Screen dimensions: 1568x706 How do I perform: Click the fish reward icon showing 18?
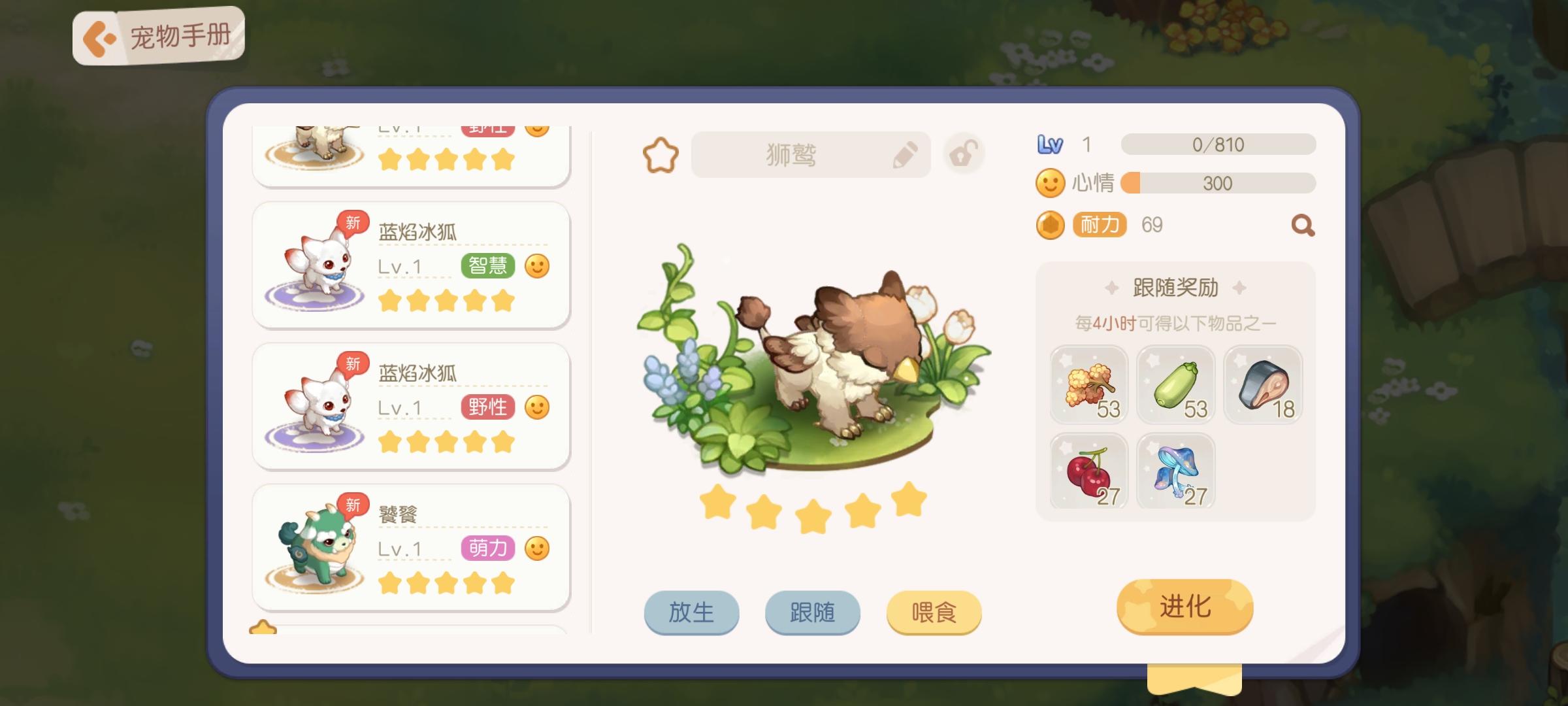(x=1262, y=385)
